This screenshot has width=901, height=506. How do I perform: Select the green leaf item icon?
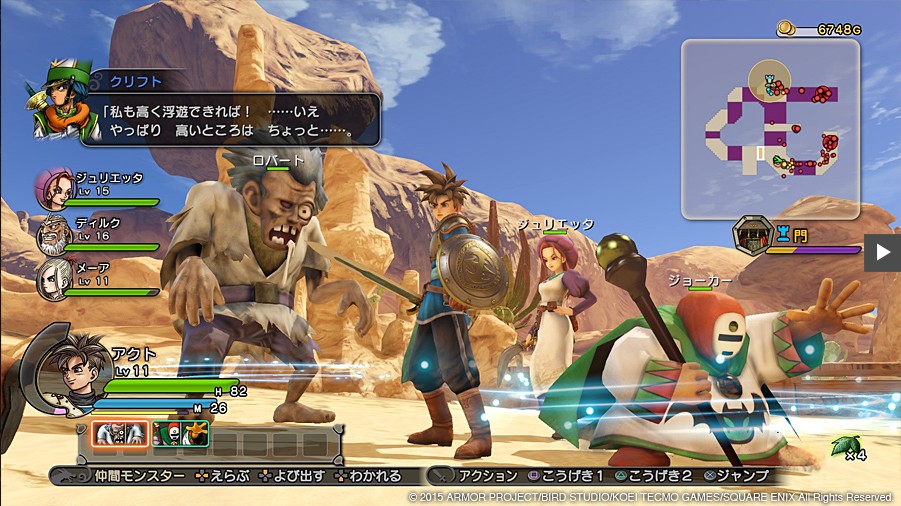point(842,445)
